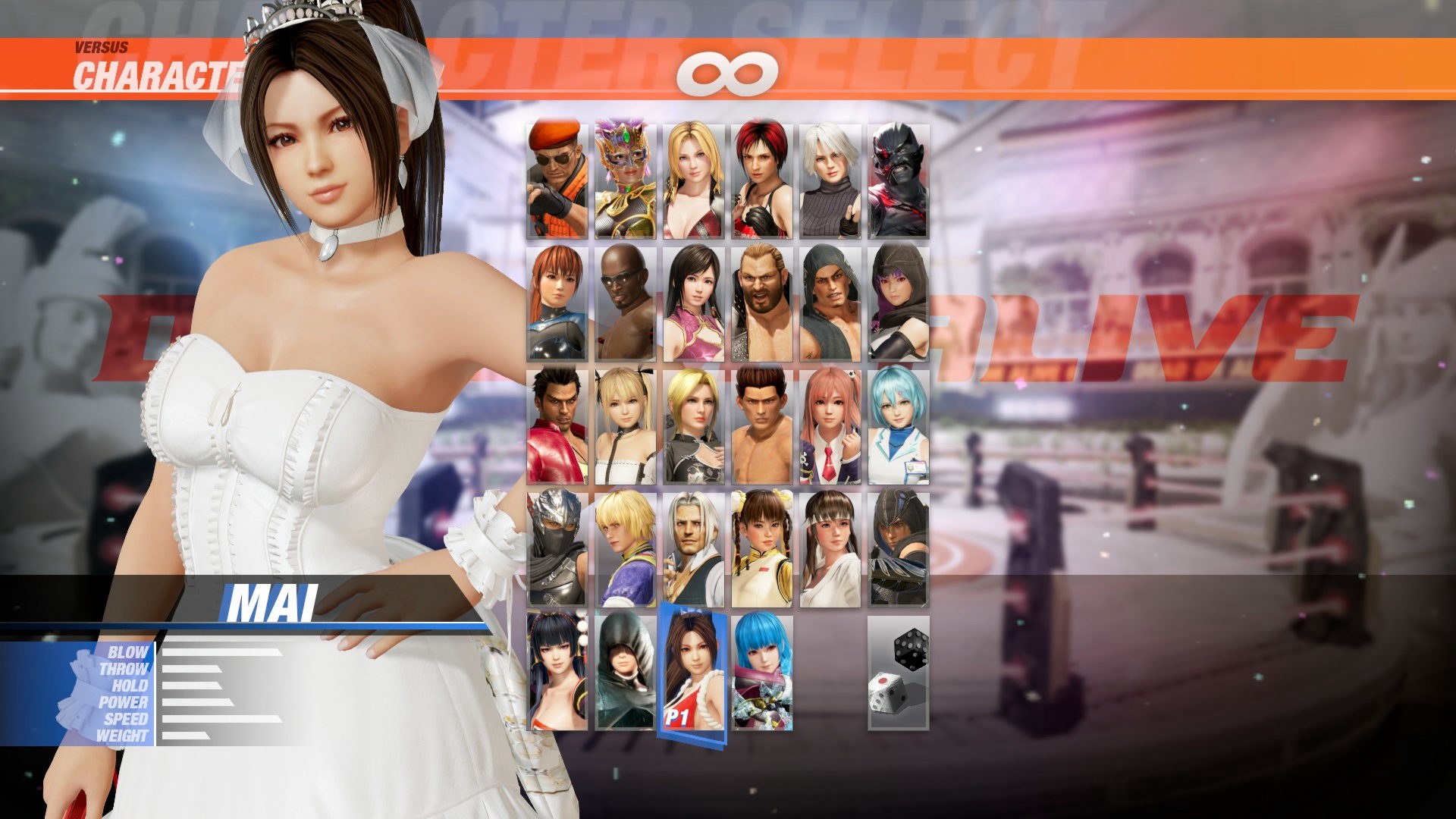
Task: Select Mila's character portrait
Action: pos(762,174)
